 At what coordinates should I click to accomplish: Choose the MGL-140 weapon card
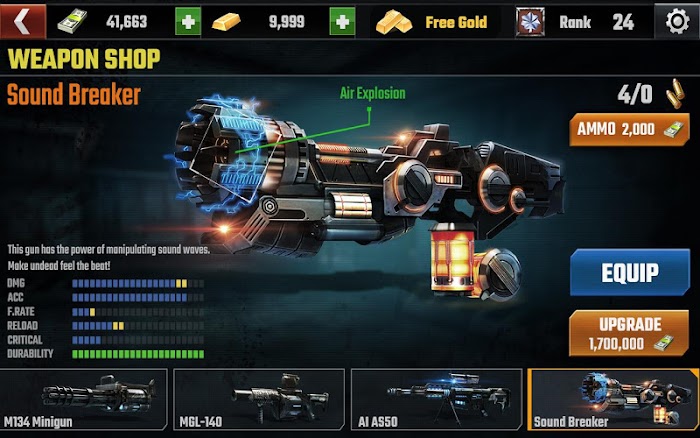259,399
